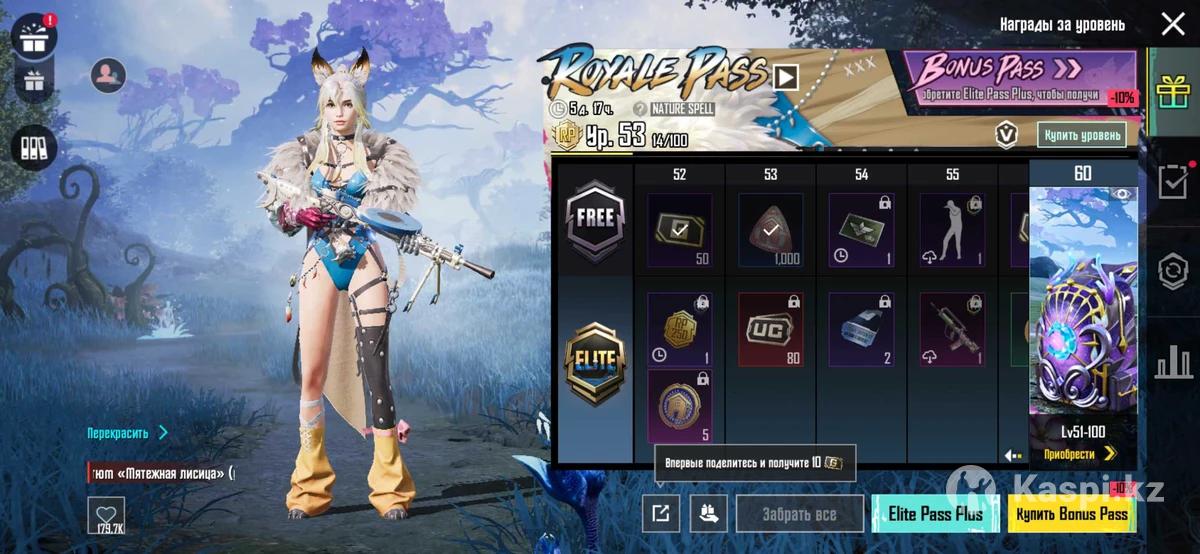Viewport: 1200px width, 554px height.
Task: Click the Elite Pass Plus button
Action: pyautogui.click(x=935, y=514)
